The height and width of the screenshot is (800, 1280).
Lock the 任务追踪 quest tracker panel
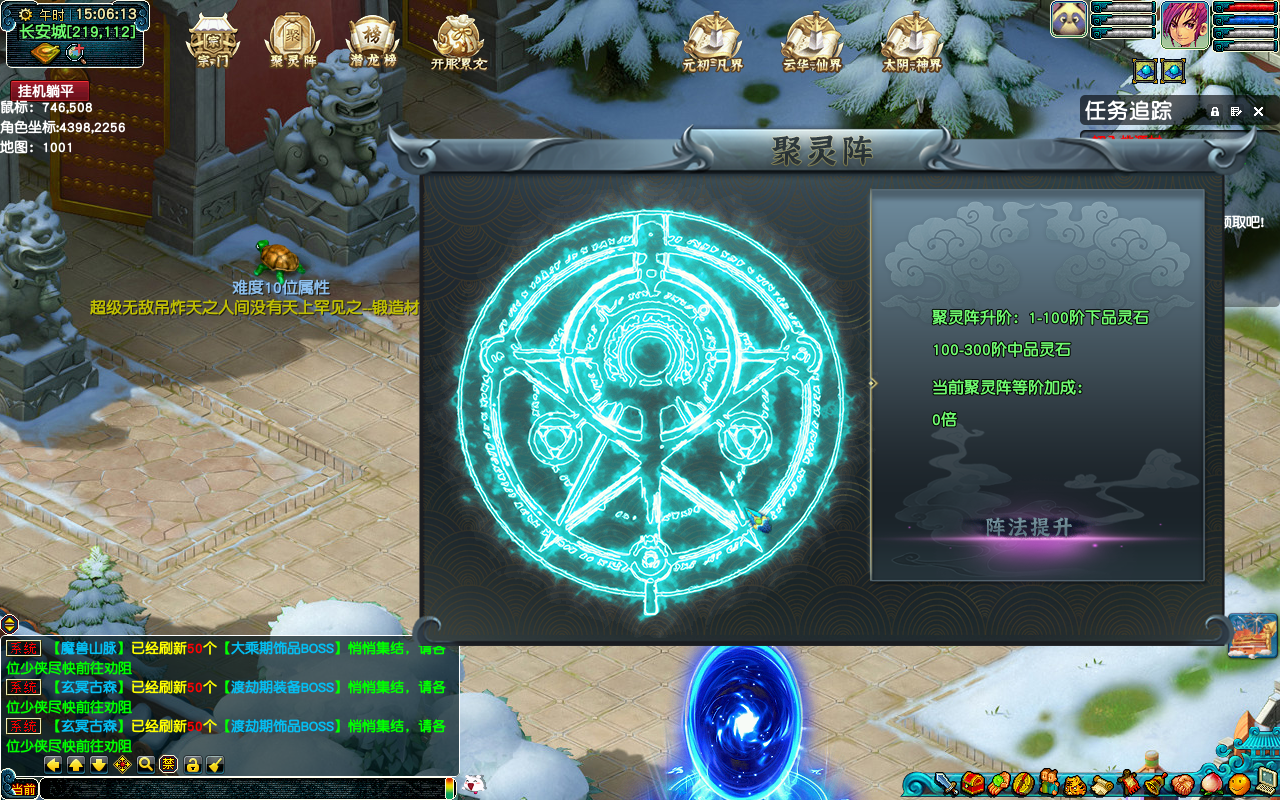(1215, 112)
